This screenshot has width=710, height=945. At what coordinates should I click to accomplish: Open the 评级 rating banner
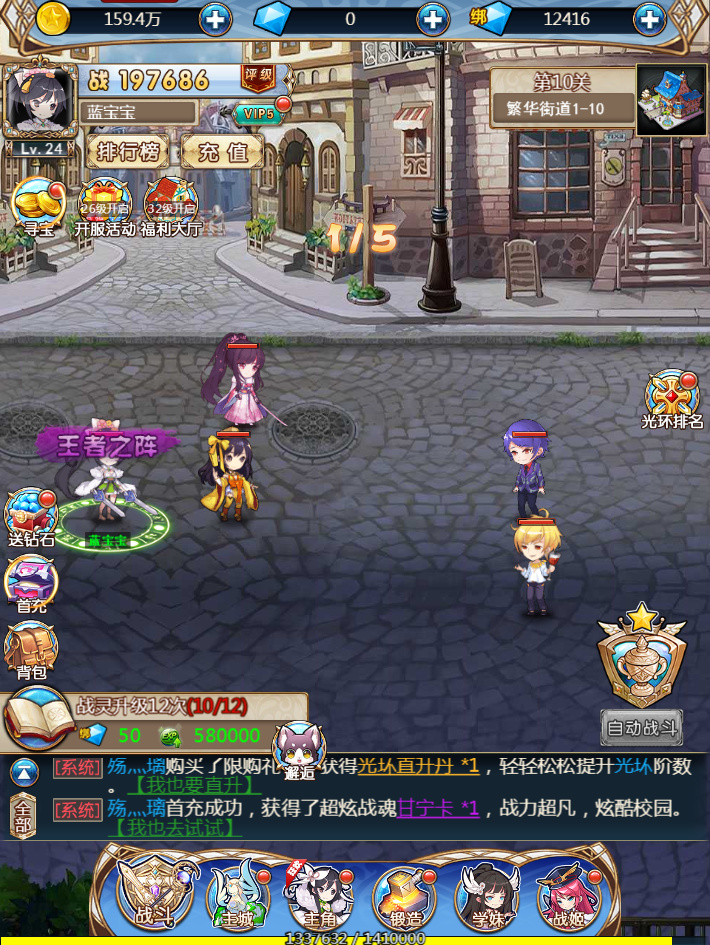click(x=257, y=78)
